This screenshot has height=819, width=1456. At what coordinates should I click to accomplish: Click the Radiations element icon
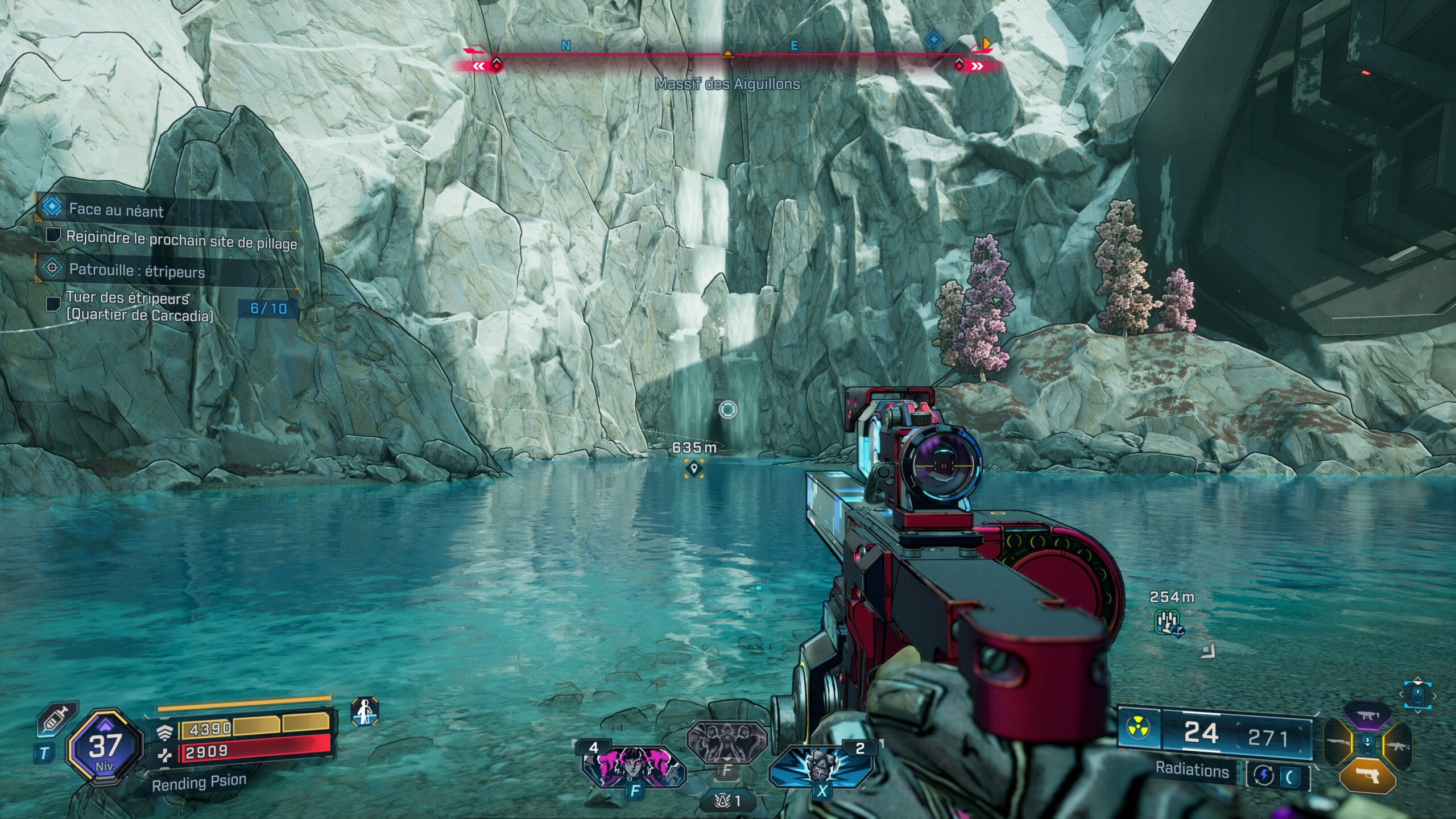point(1139,727)
